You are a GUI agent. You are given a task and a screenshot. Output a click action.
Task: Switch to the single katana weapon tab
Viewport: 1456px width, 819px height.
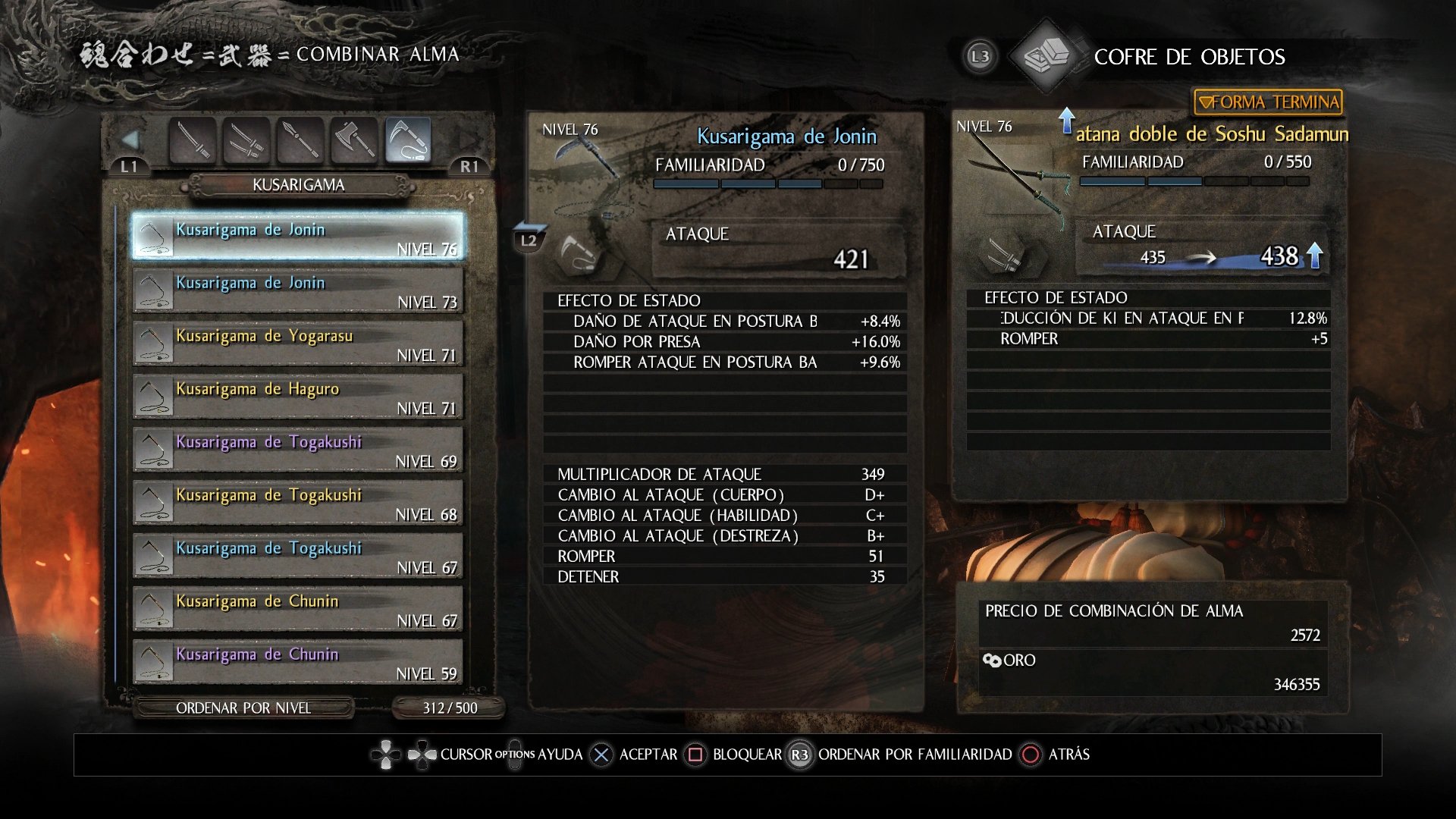coord(193,140)
